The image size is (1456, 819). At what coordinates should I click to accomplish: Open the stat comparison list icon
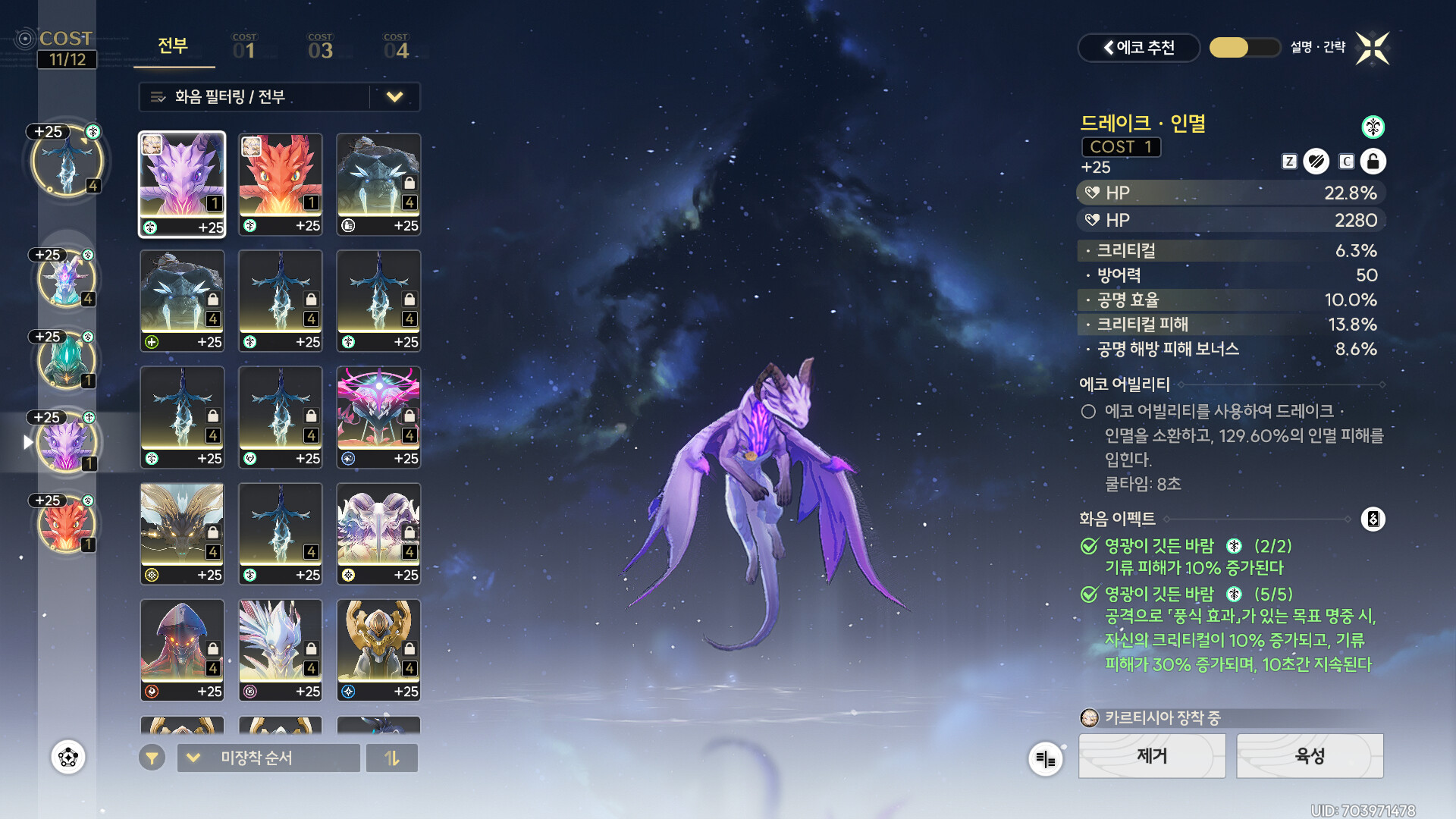(1045, 758)
